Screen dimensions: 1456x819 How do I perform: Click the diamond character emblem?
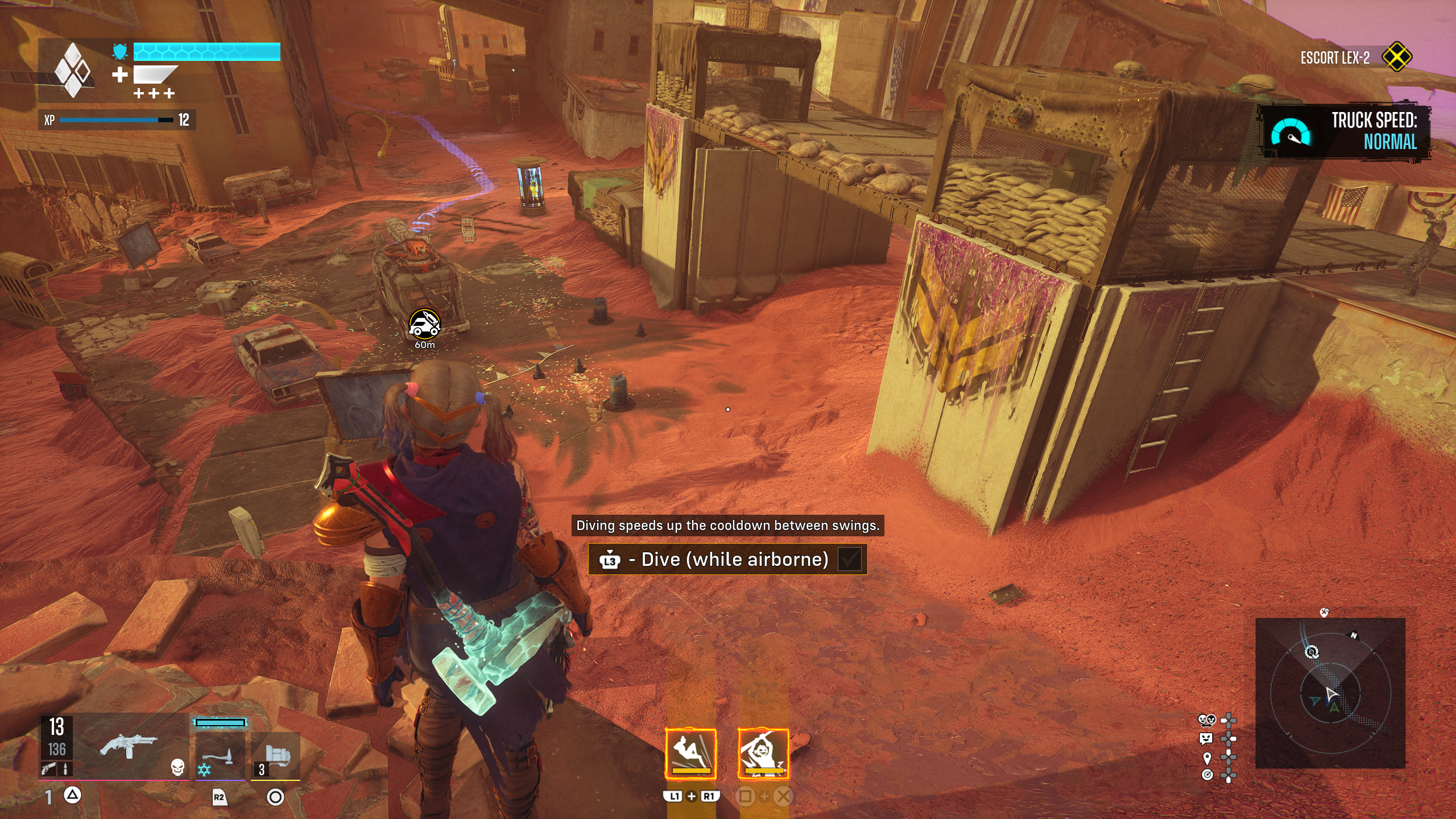pos(72,70)
